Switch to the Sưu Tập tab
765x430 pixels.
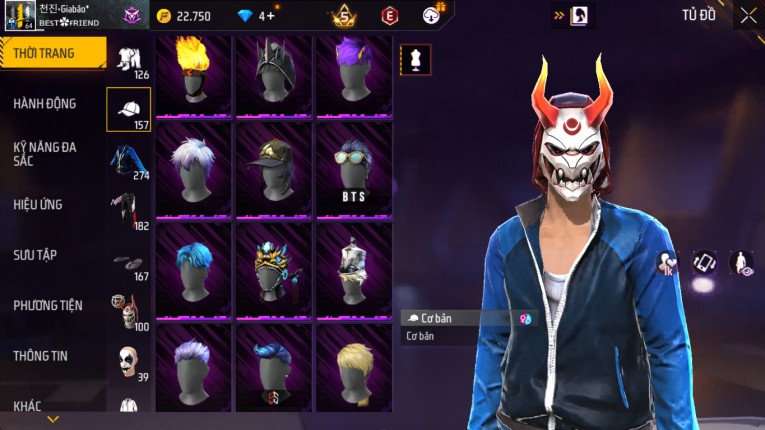click(35, 255)
